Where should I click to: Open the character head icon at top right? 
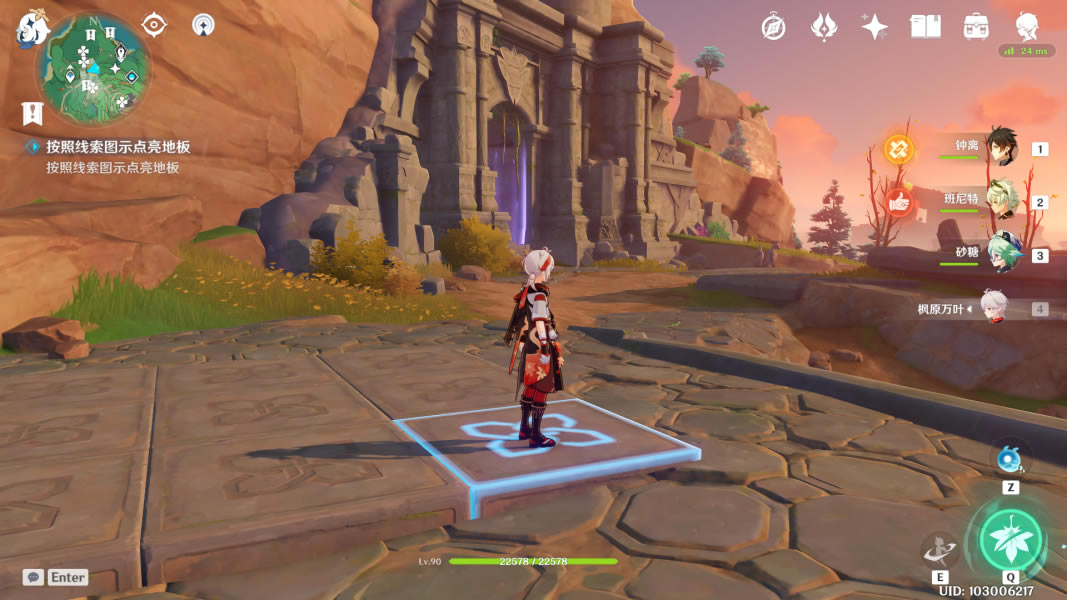[1027, 26]
